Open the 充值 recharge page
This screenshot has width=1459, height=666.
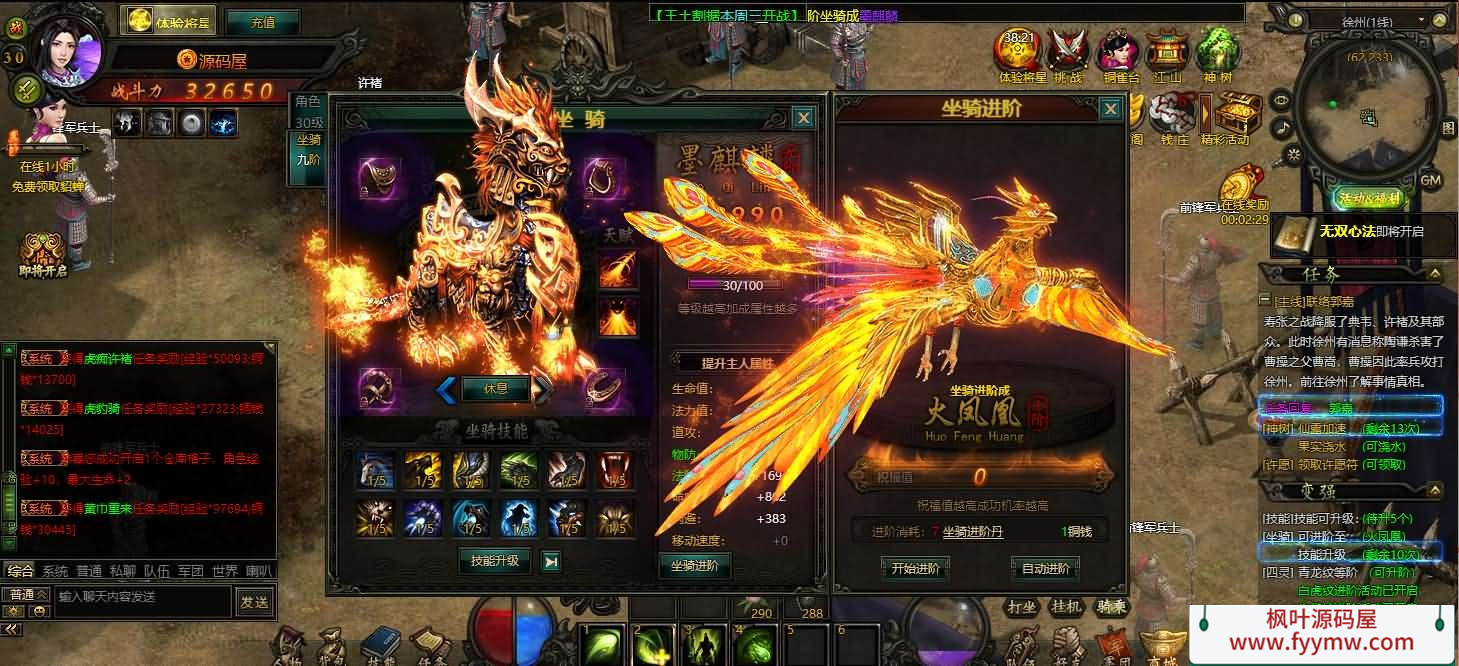click(x=263, y=21)
